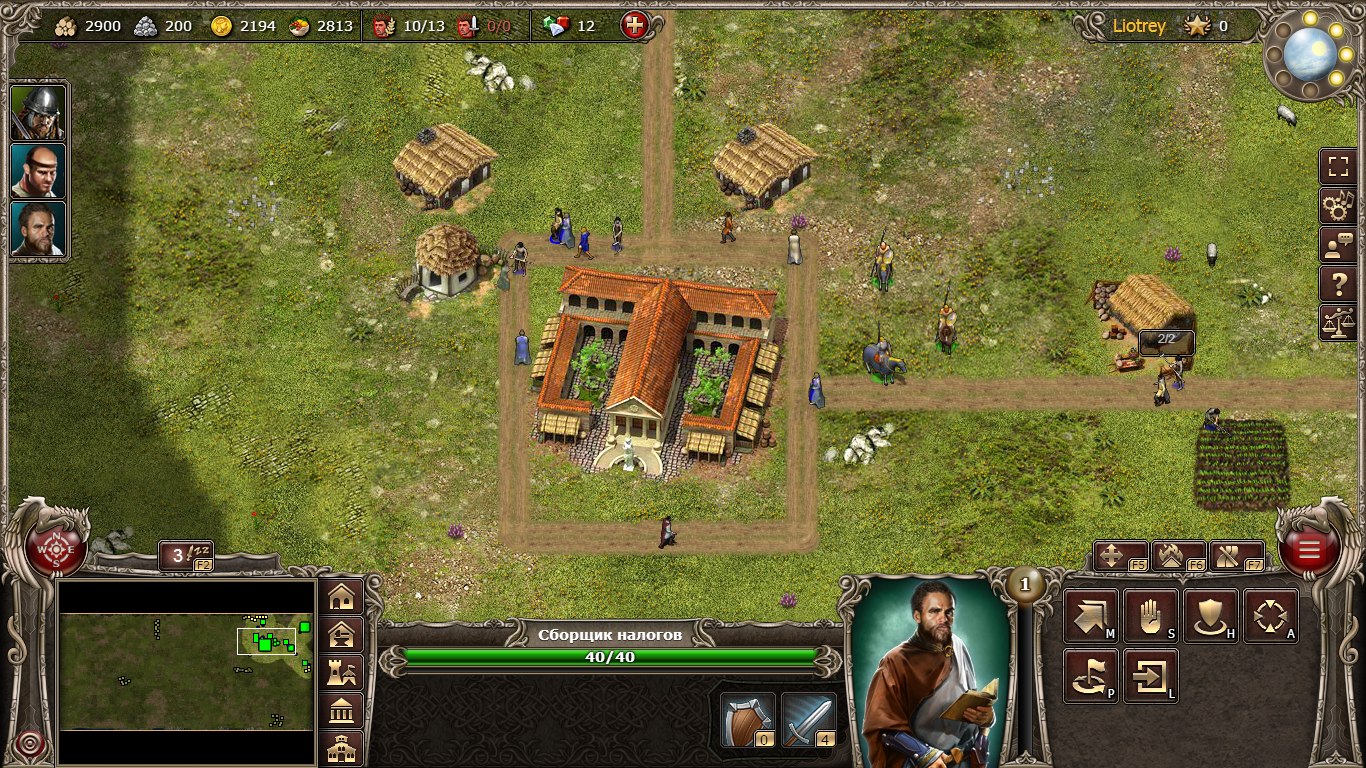Image resolution: width=1366 pixels, height=768 pixels.
Task: Open the chat speech-bubble panel
Action: pos(1337,245)
